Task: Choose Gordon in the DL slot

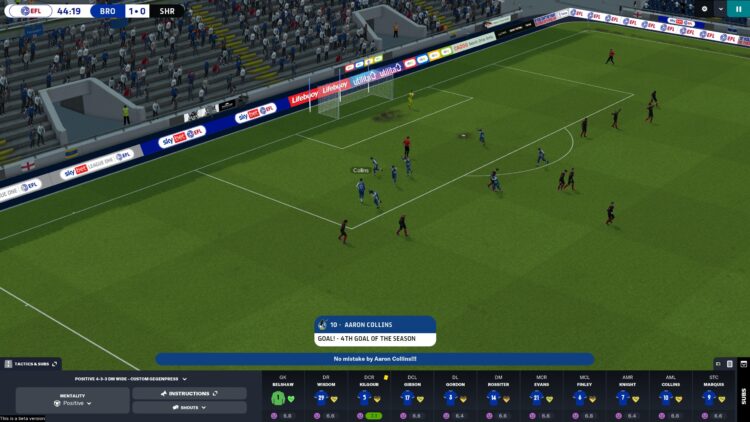Action: click(455, 397)
